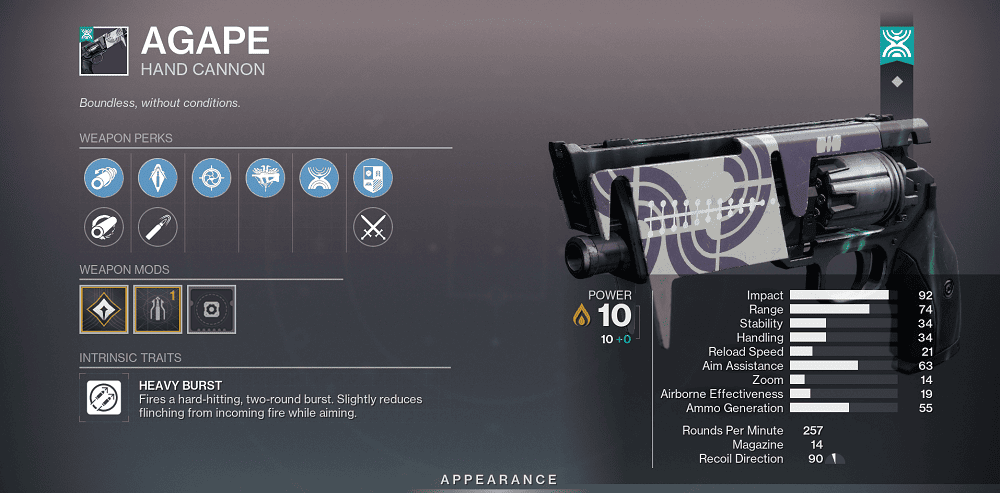Choose the alternate barrel perk with laurel ring

point(103,227)
